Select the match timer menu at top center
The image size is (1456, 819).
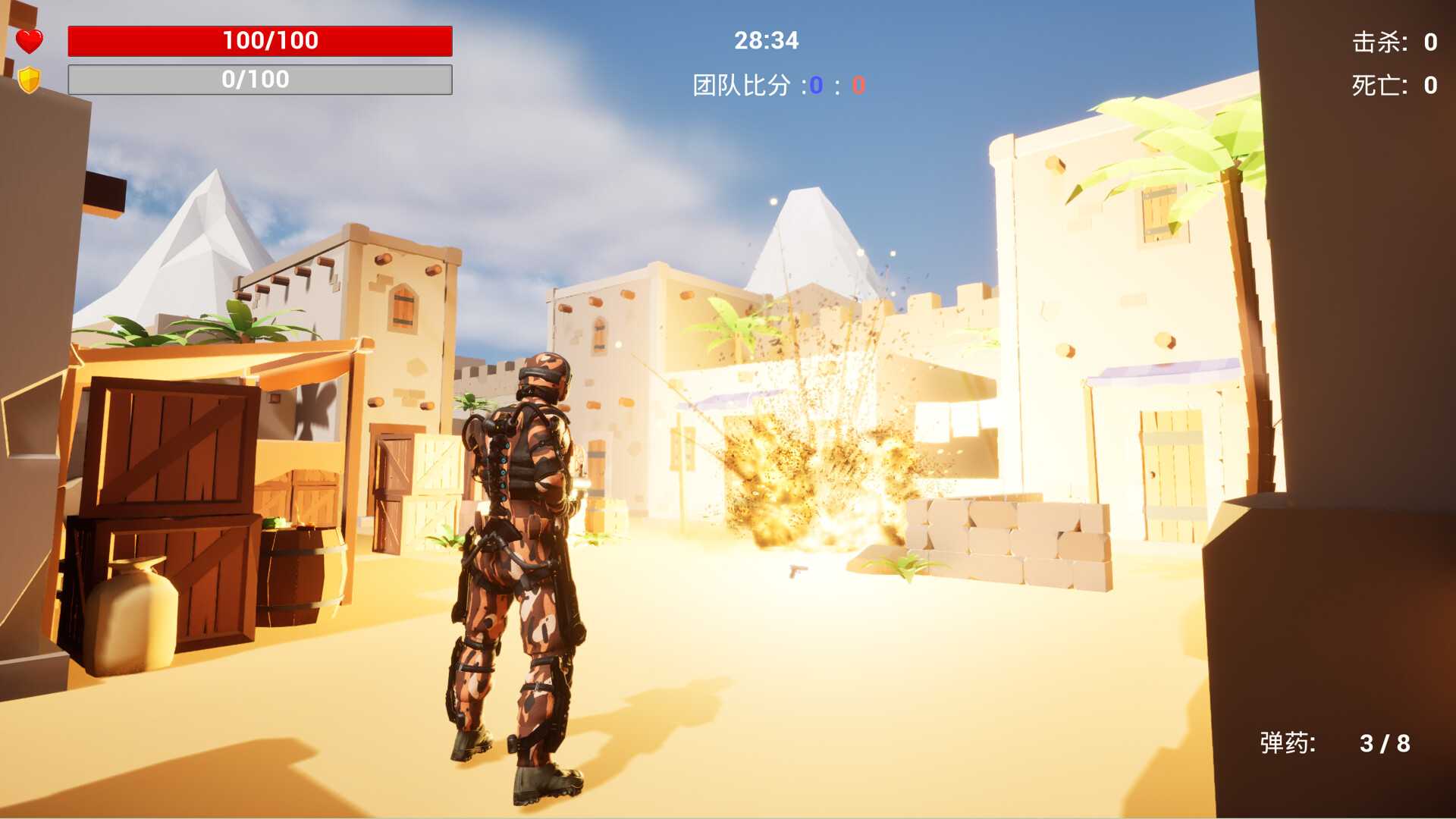coord(765,42)
